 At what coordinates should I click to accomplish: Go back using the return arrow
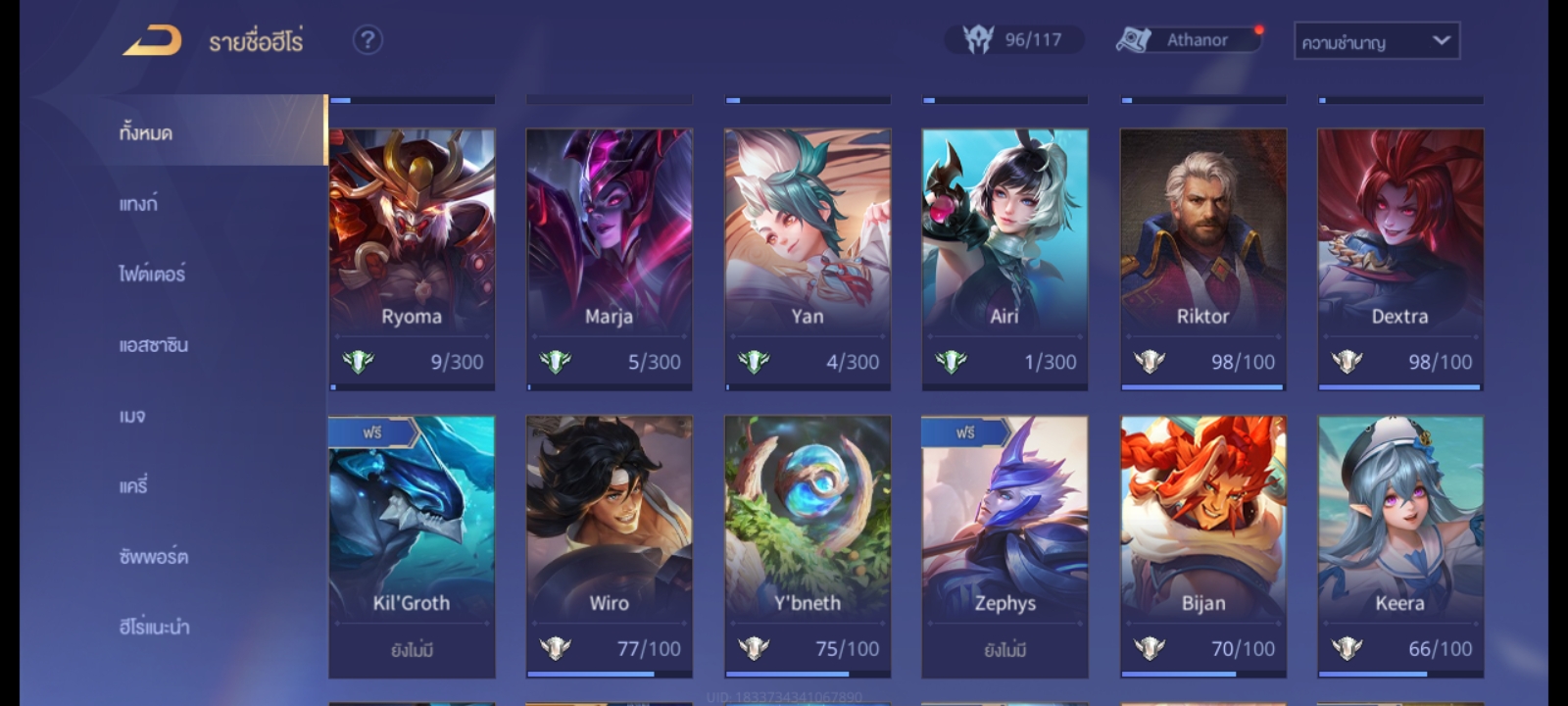point(152,41)
